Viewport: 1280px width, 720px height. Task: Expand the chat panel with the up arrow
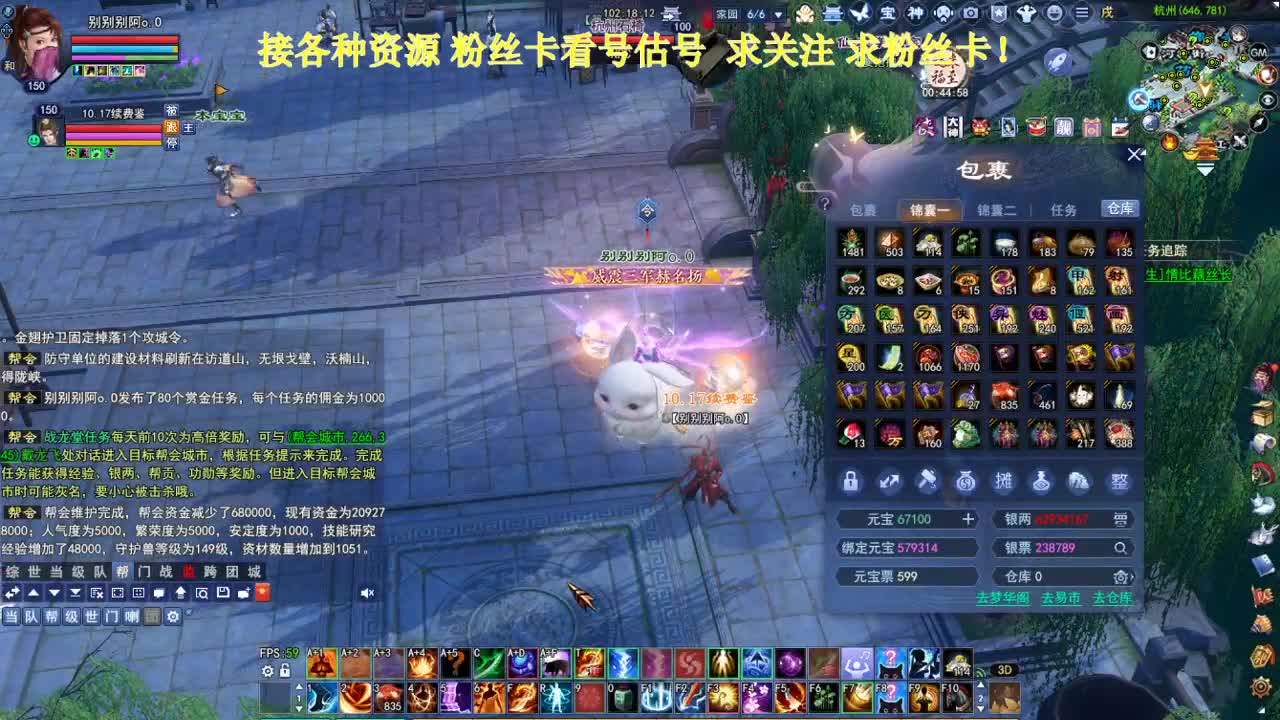33,592
